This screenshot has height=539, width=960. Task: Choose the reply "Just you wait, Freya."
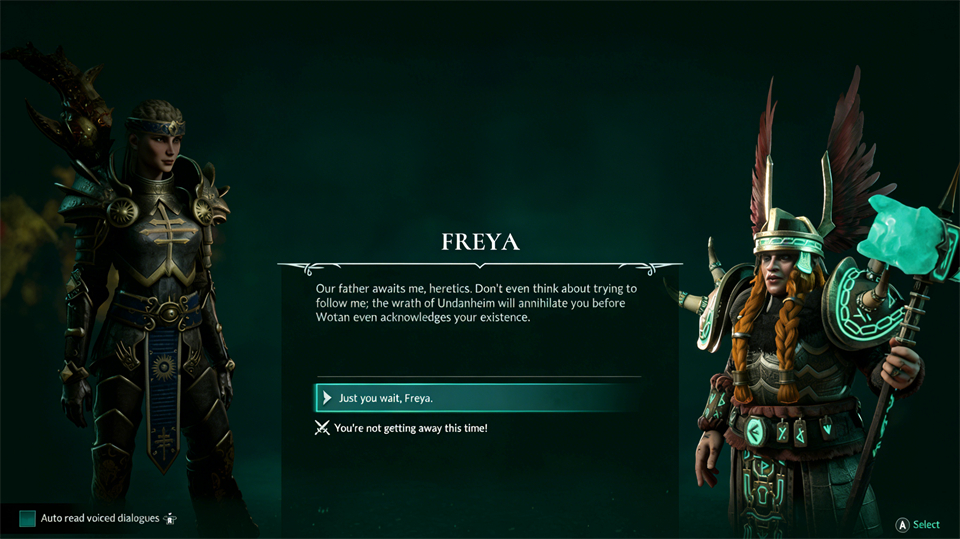386,398
